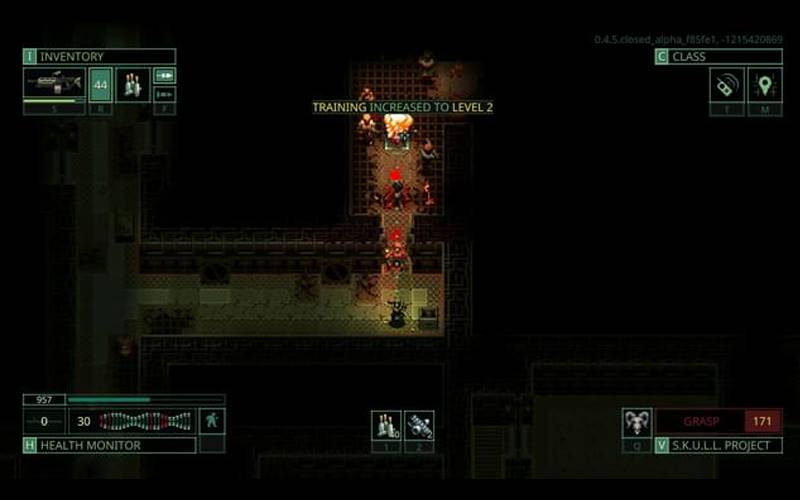Image resolution: width=800 pixels, height=500 pixels.
Task: Select the assault rifle weapon slot
Action: click(x=54, y=83)
